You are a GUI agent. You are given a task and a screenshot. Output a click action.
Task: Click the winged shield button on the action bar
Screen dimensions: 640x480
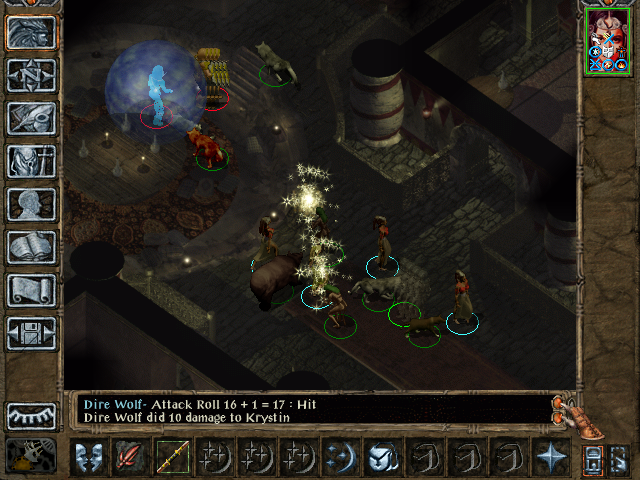pos(382,457)
